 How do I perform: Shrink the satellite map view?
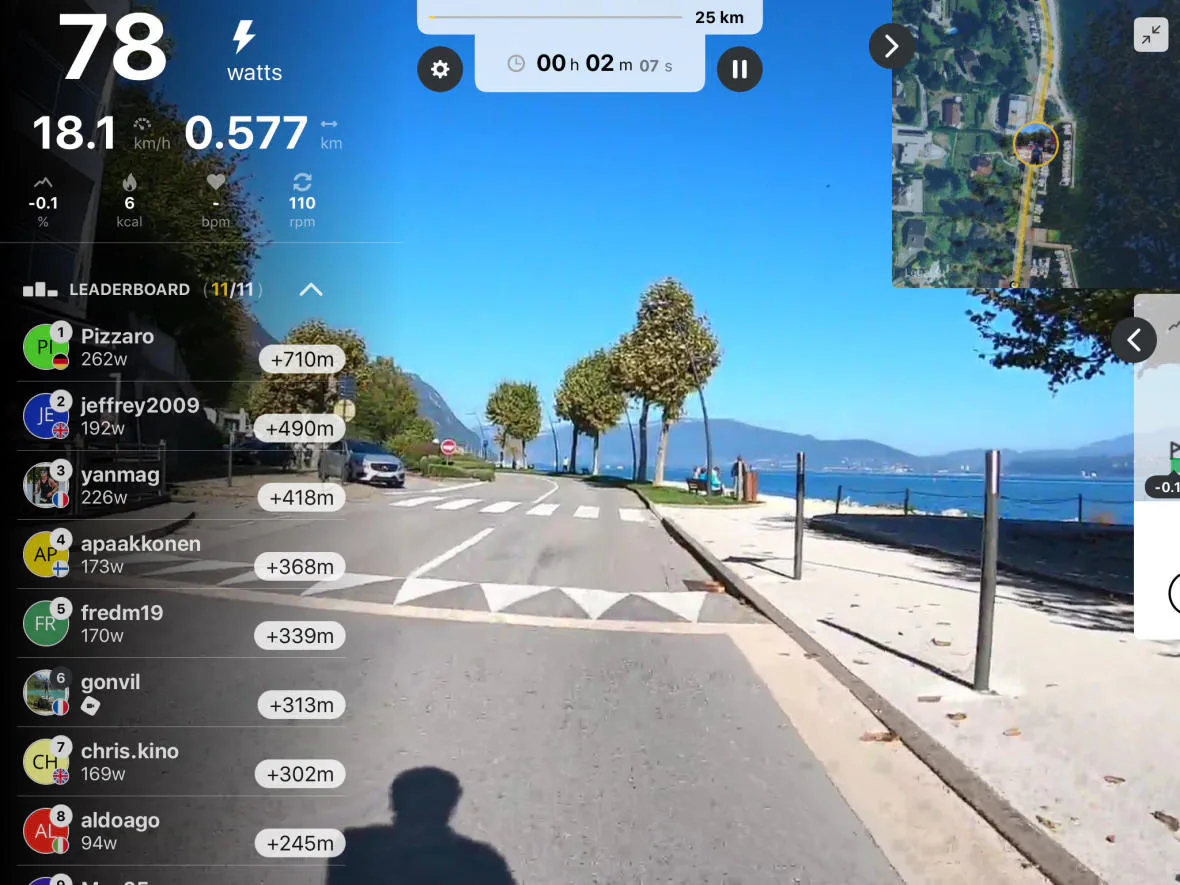tap(1151, 35)
